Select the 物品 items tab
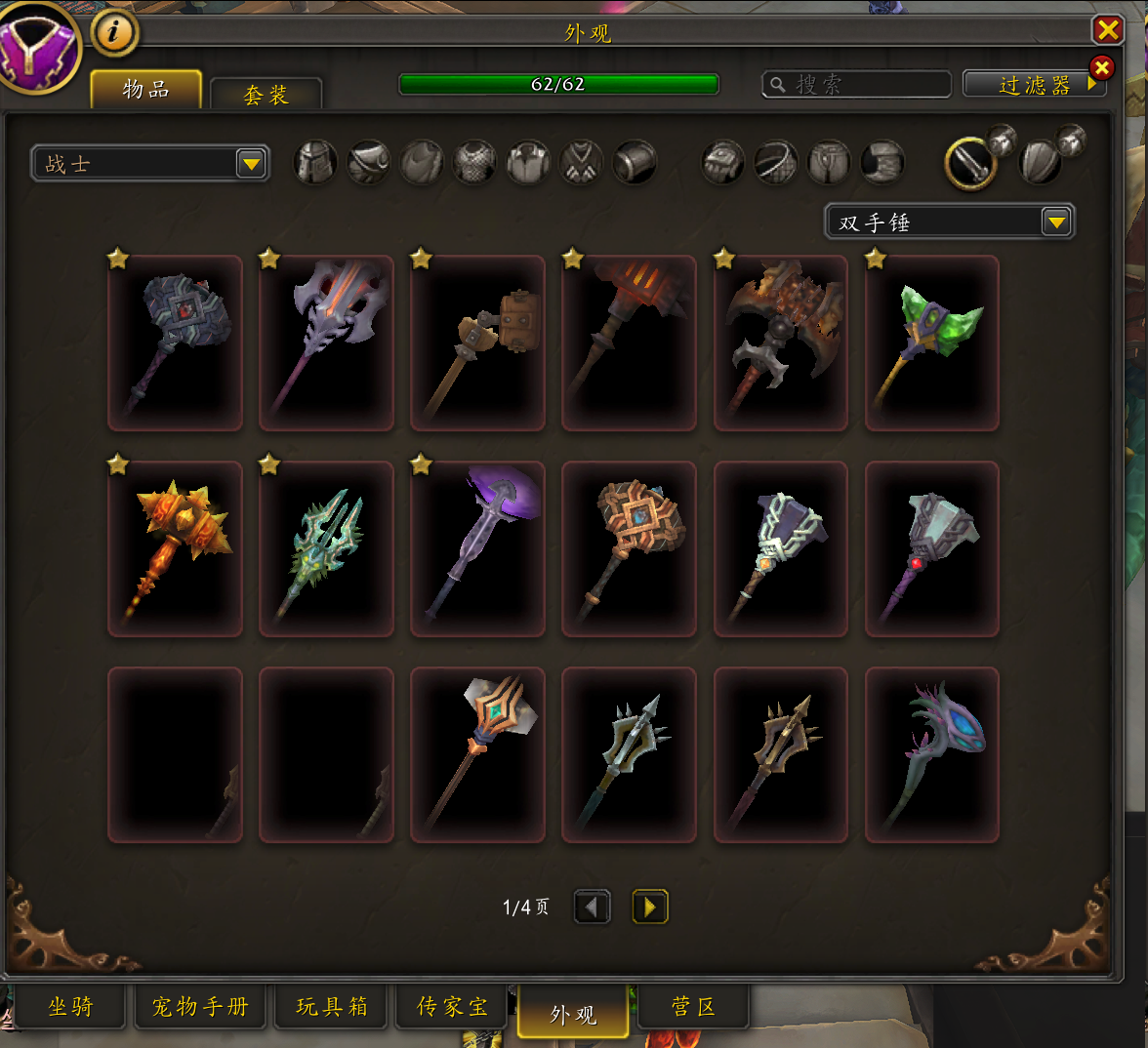This screenshot has width=1148, height=1048. pyautogui.click(x=146, y=90)
